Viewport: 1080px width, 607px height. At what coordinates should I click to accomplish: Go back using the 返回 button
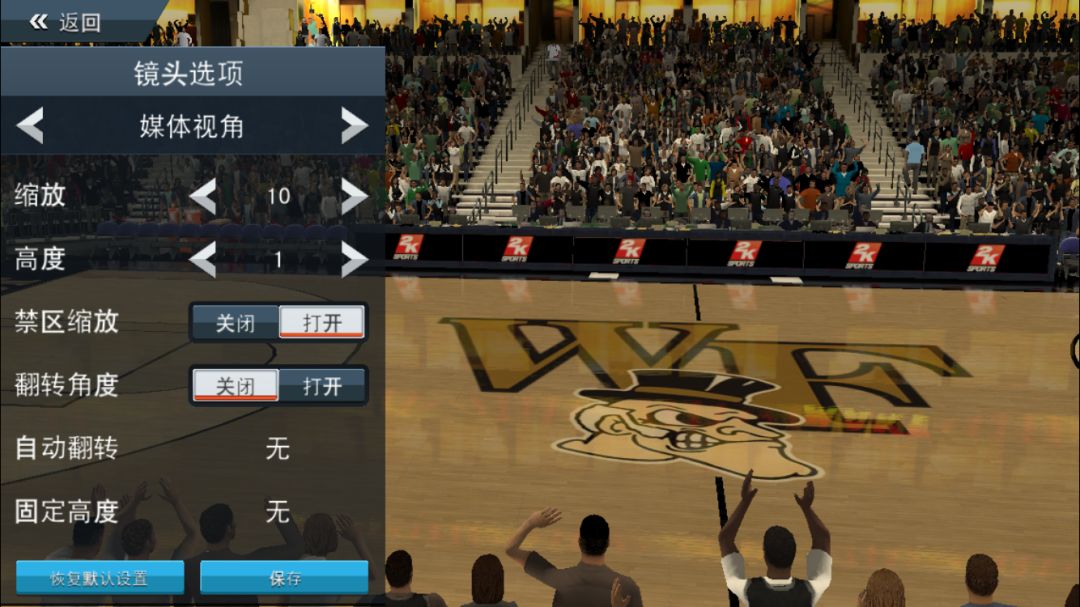tap(66, 22)
